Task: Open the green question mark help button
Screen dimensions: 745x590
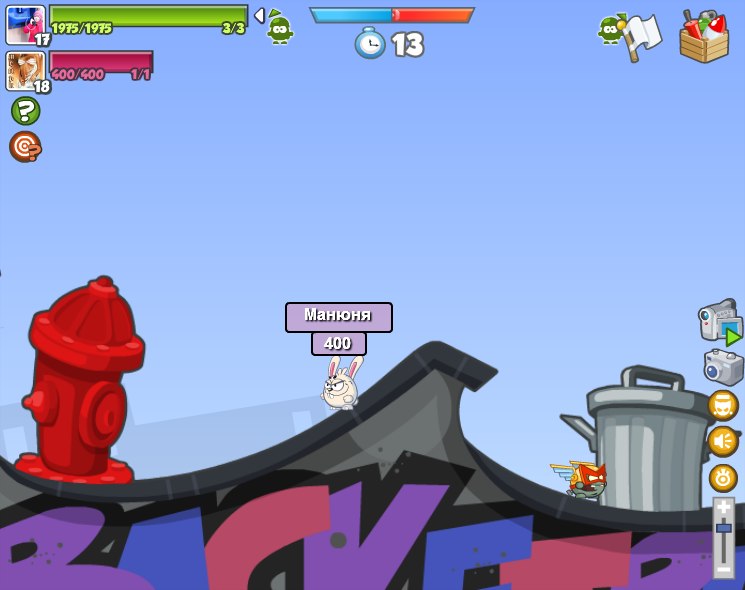Action: pos(25,110)
